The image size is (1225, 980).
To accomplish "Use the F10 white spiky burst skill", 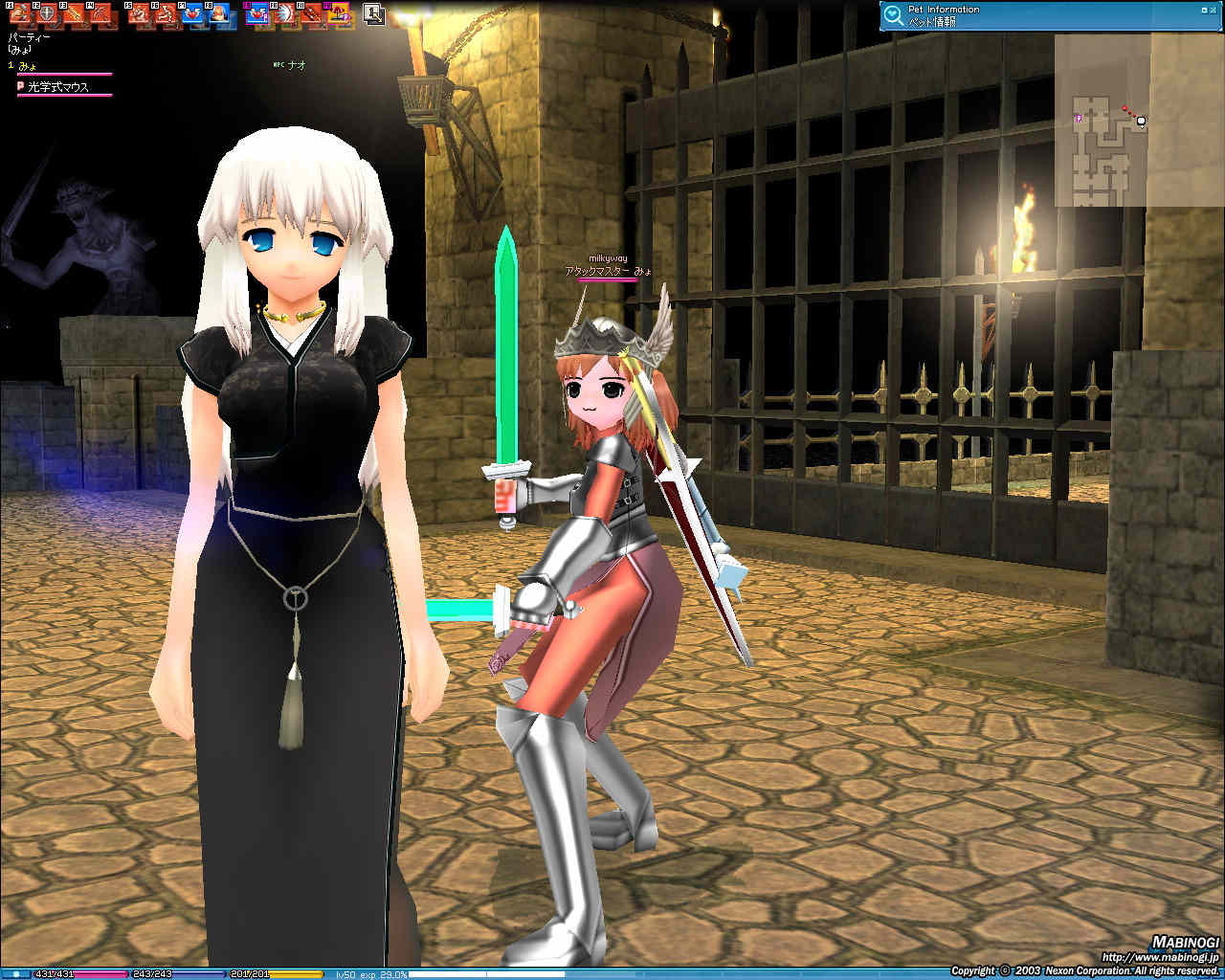I will (282, 13).
